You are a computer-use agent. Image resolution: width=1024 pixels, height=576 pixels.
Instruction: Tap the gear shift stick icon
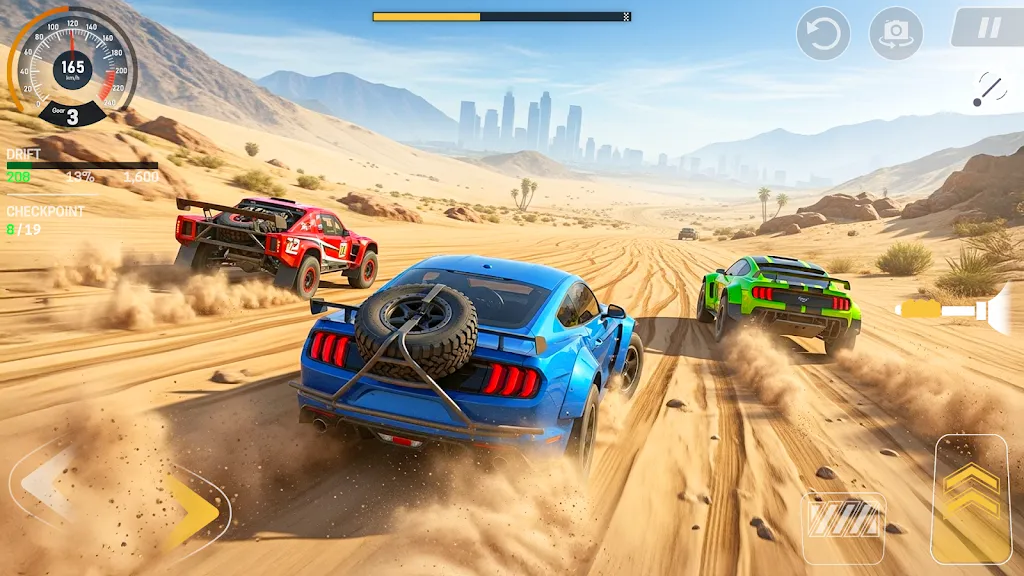(x=989, y=90)
